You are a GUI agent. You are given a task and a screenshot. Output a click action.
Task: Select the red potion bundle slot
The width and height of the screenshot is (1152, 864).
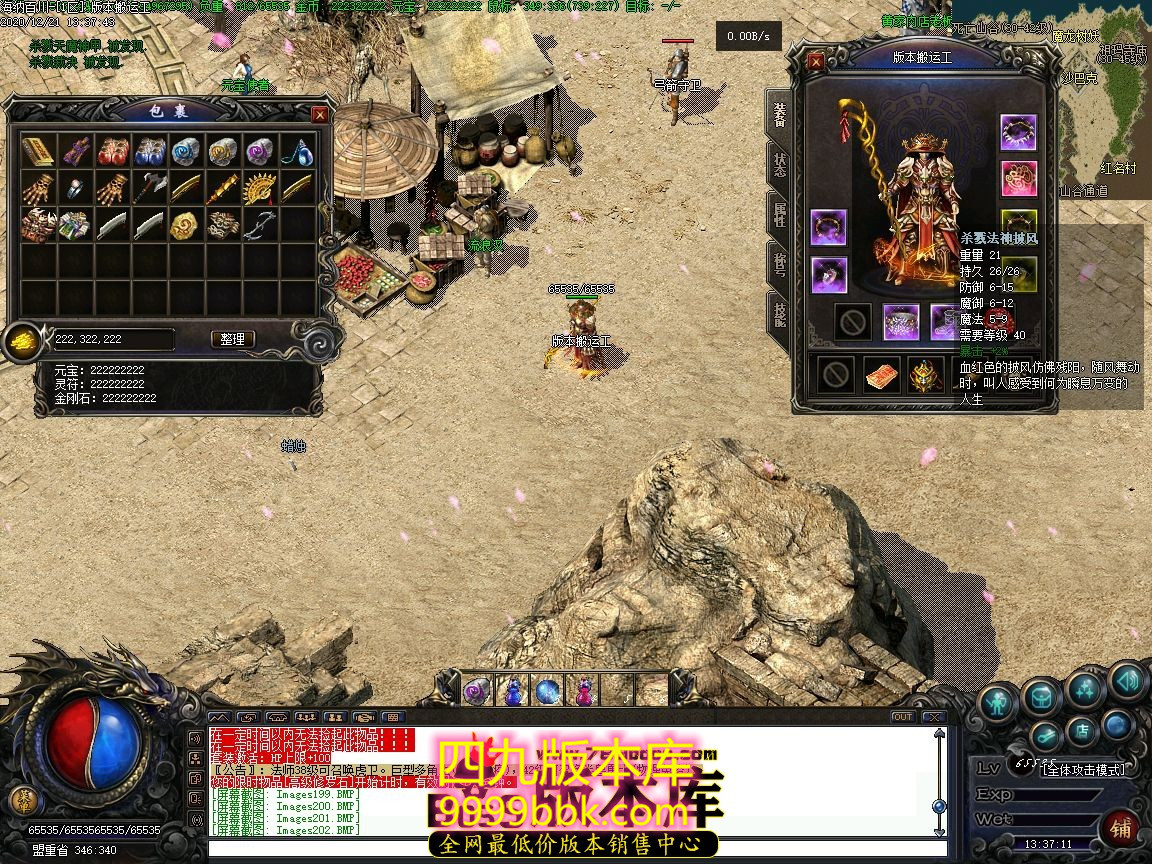pos(112,152)
